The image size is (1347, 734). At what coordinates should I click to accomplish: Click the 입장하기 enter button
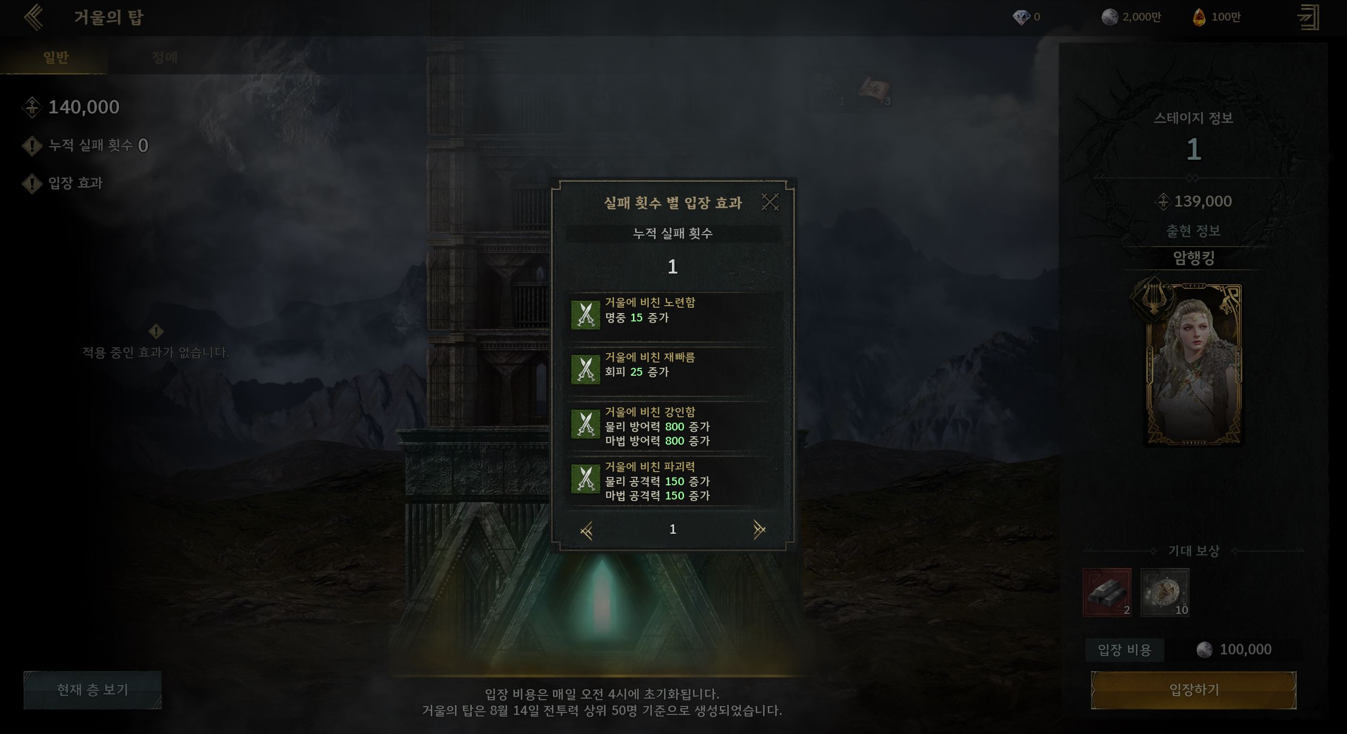click(1193, 690)
